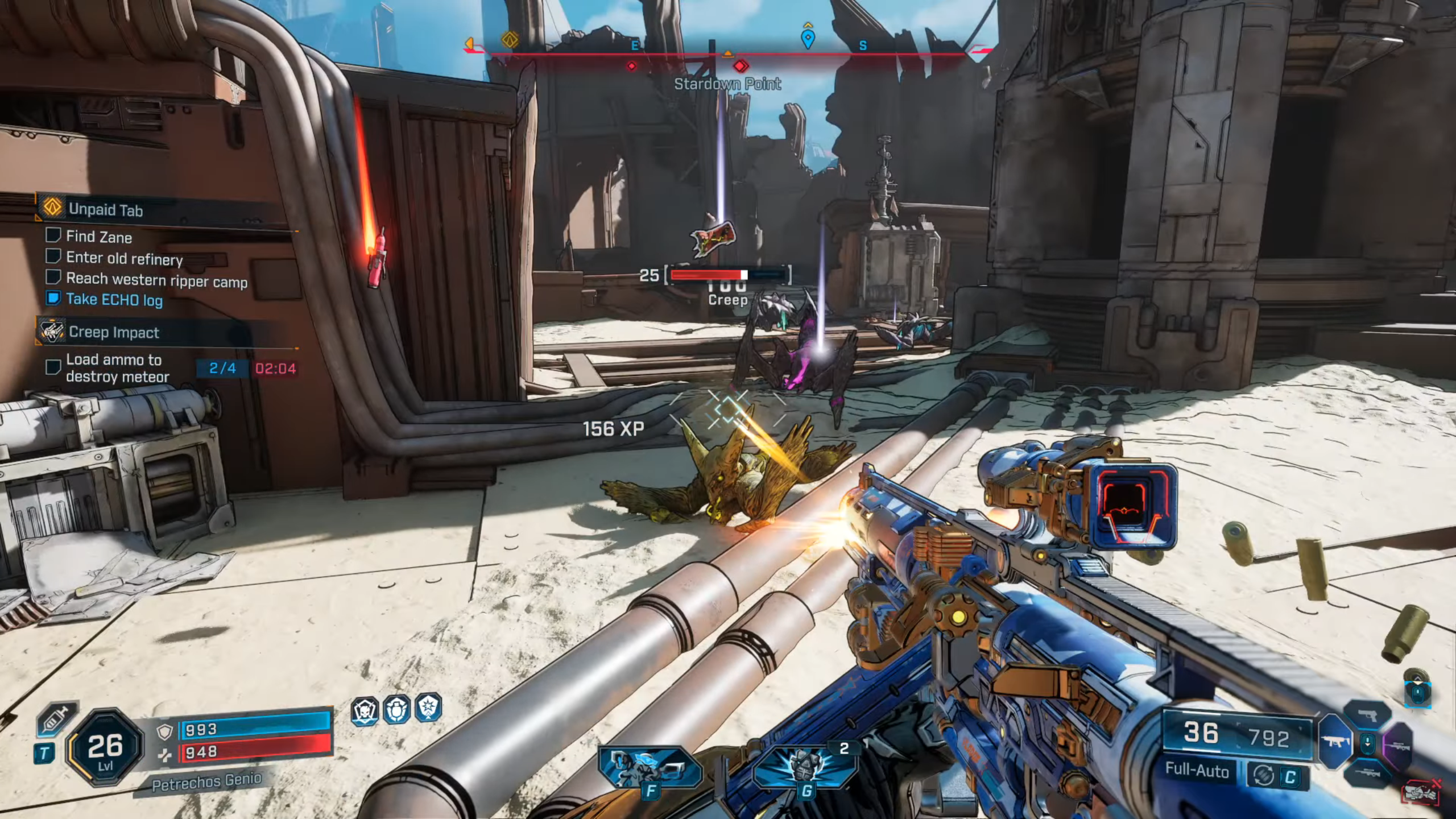Inspect the starburst shield buff icon
Screen dimensions: 1456x819
428,708
